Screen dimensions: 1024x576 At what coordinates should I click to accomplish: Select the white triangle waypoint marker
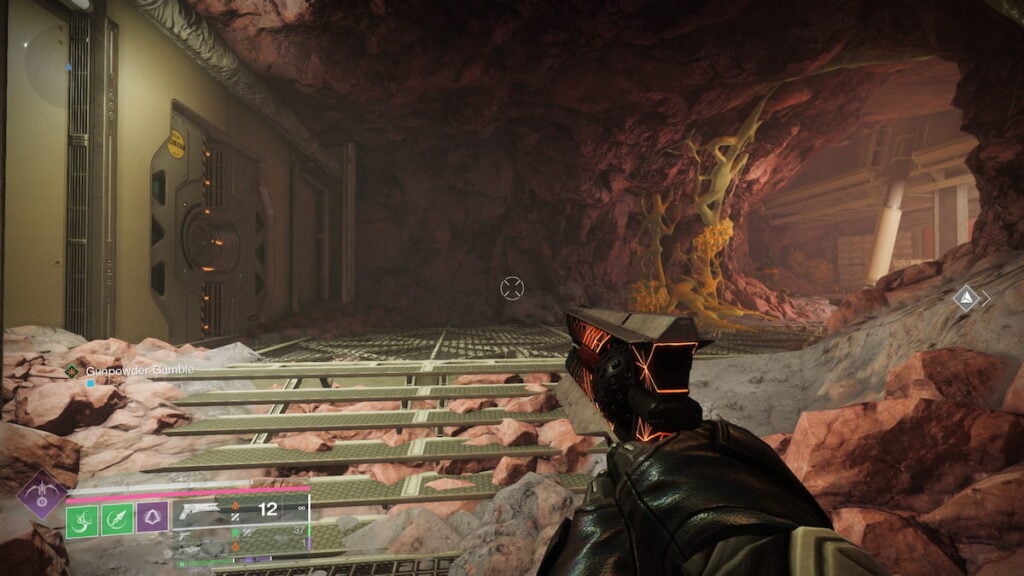(966, 297)
